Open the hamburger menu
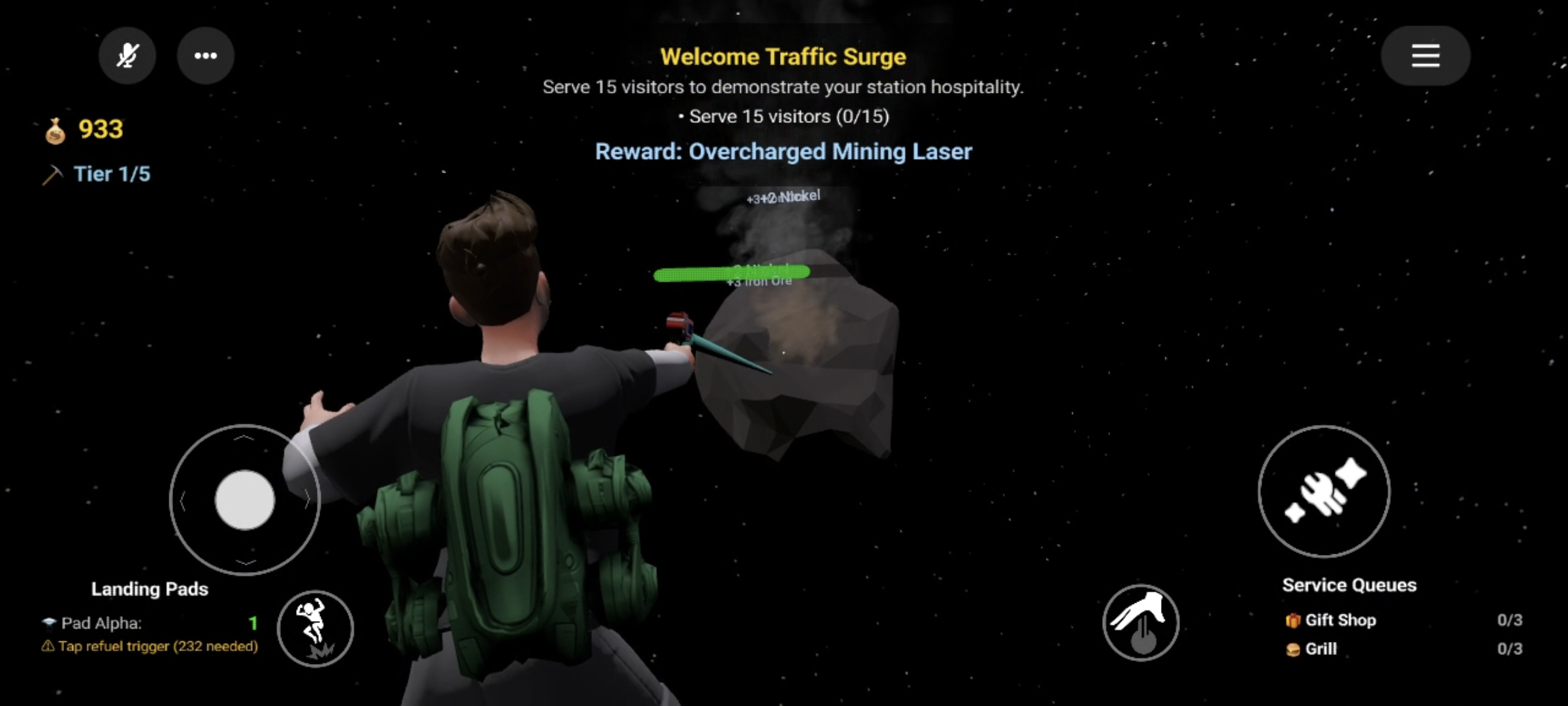 1425,56
